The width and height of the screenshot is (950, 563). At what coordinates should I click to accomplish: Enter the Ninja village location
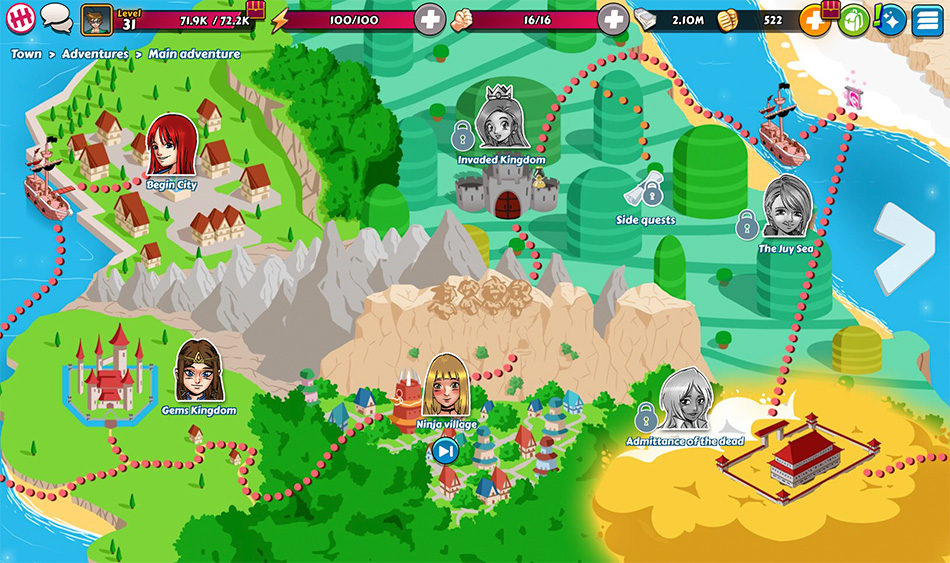(x=446, y=390)
